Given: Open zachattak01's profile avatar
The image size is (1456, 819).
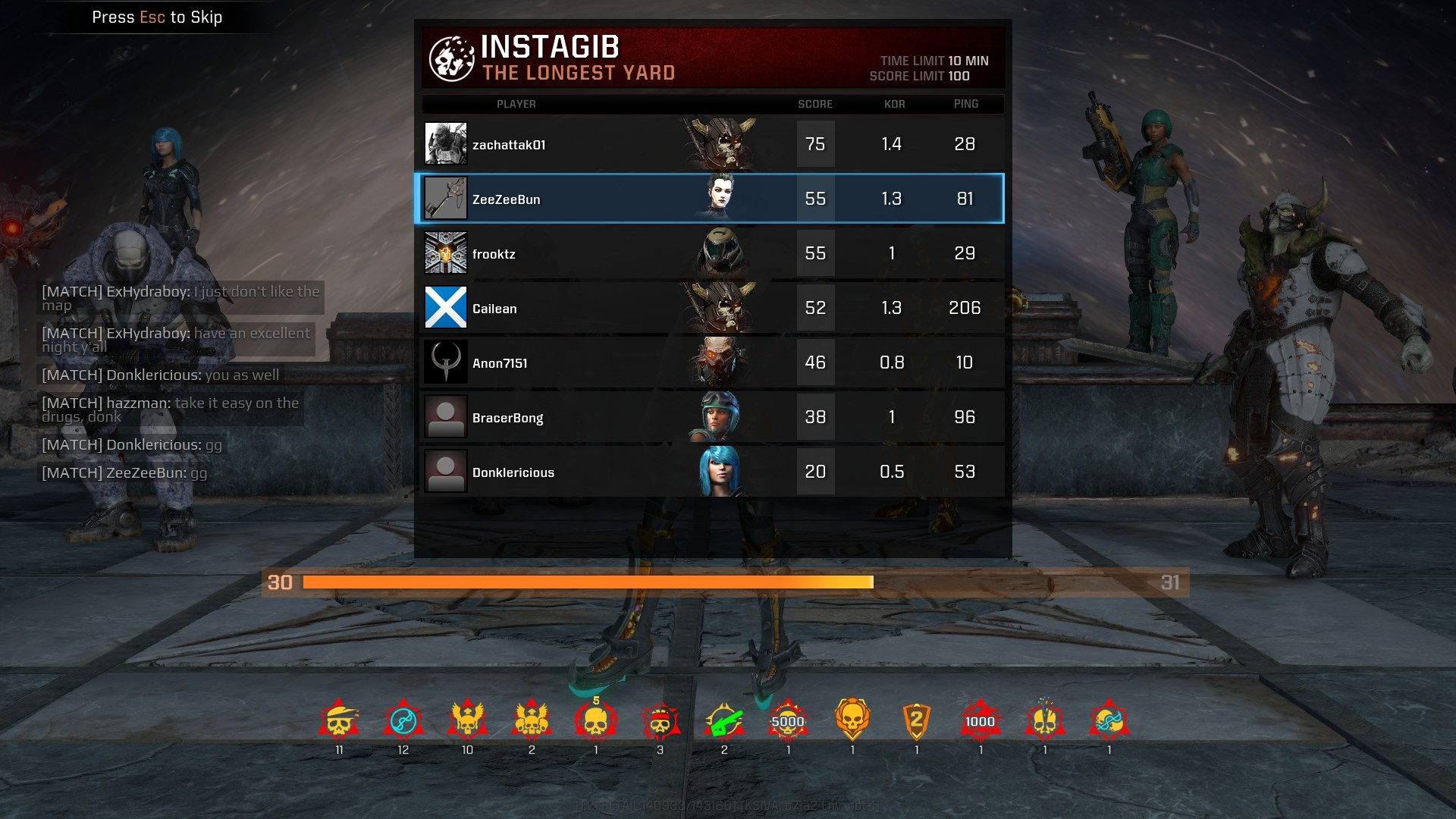Looking at the screenshot, I should [446, 144].
